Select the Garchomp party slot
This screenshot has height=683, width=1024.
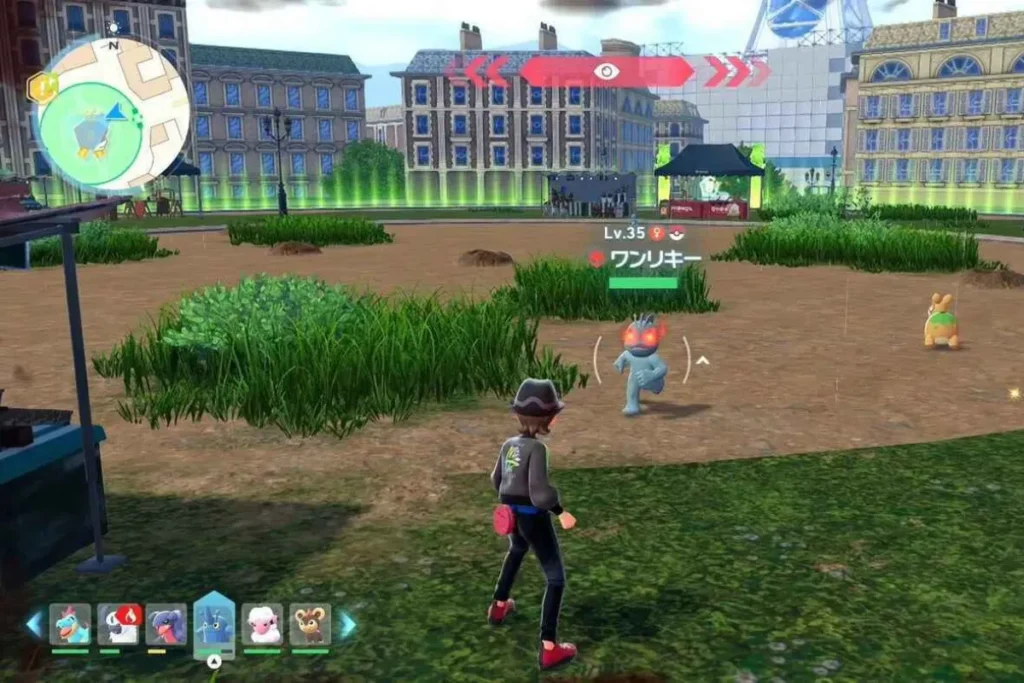[x=166, y=624]
